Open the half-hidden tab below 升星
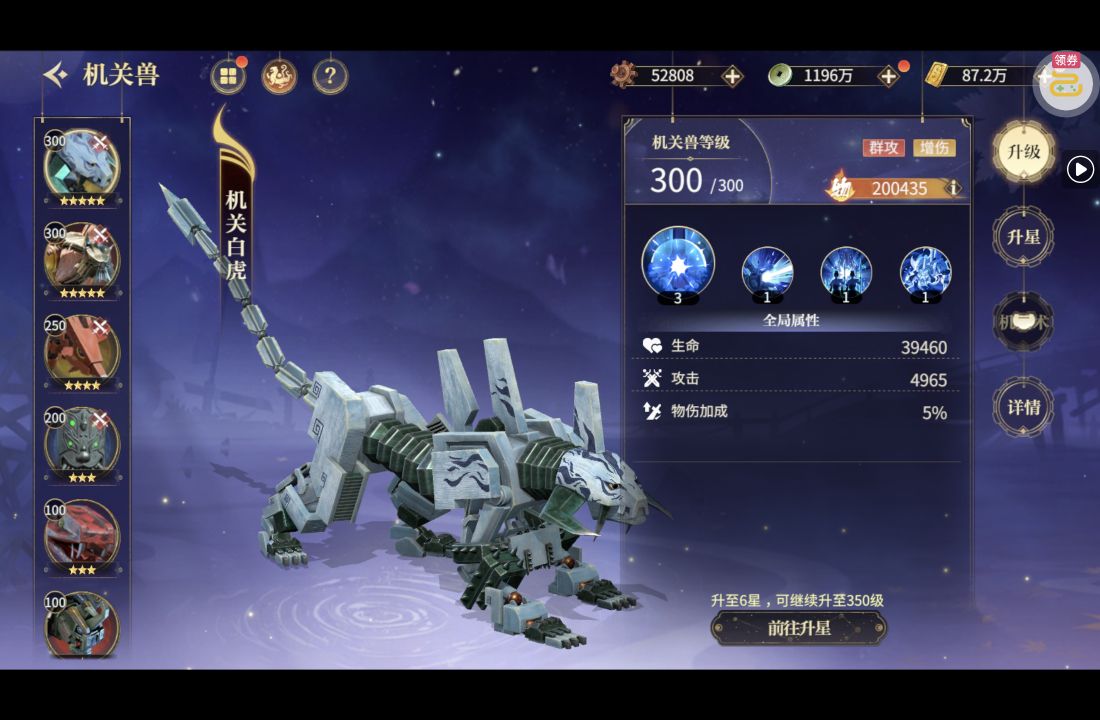 1023,323
